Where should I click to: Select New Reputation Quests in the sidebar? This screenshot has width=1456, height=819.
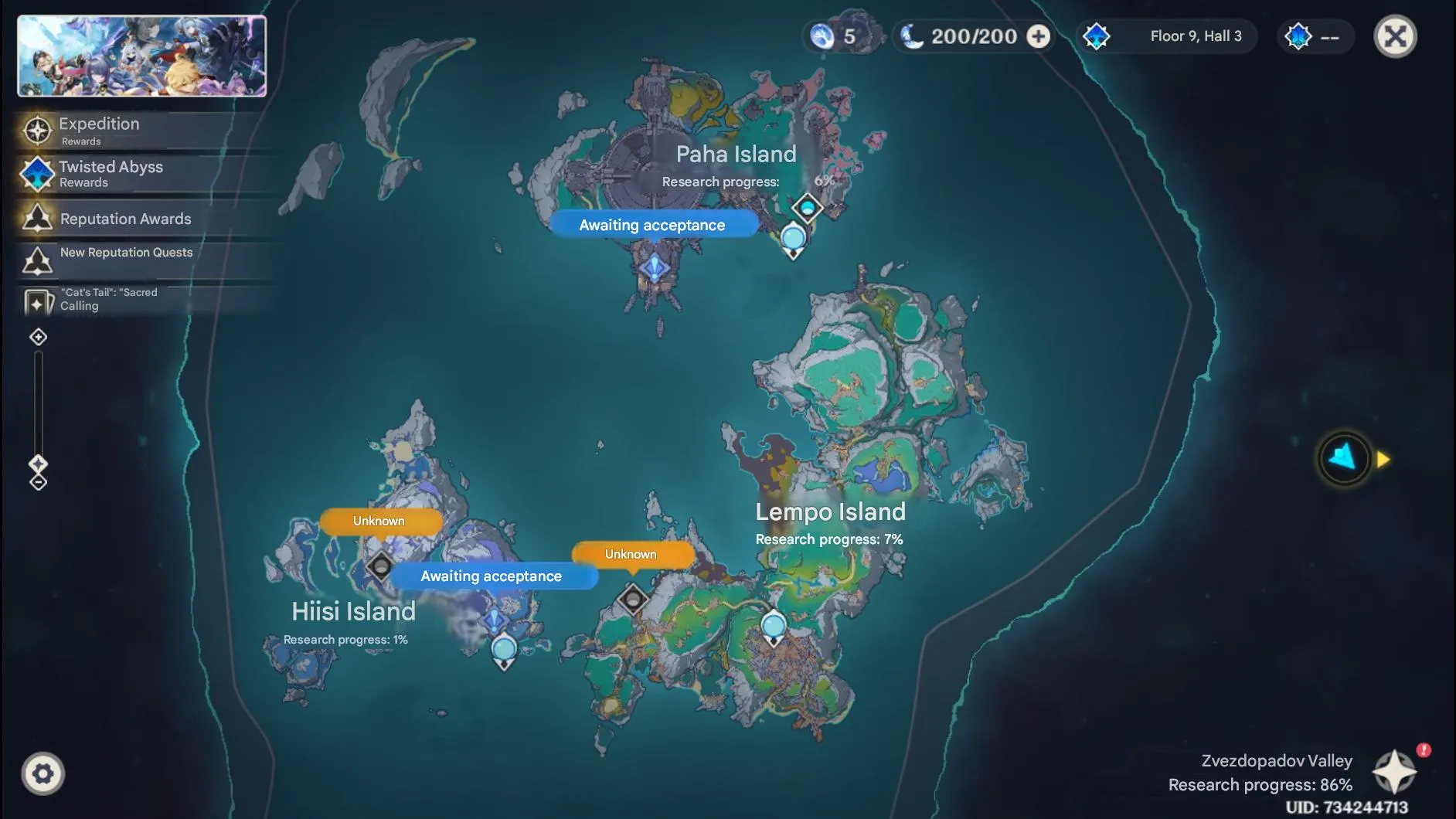126,253
